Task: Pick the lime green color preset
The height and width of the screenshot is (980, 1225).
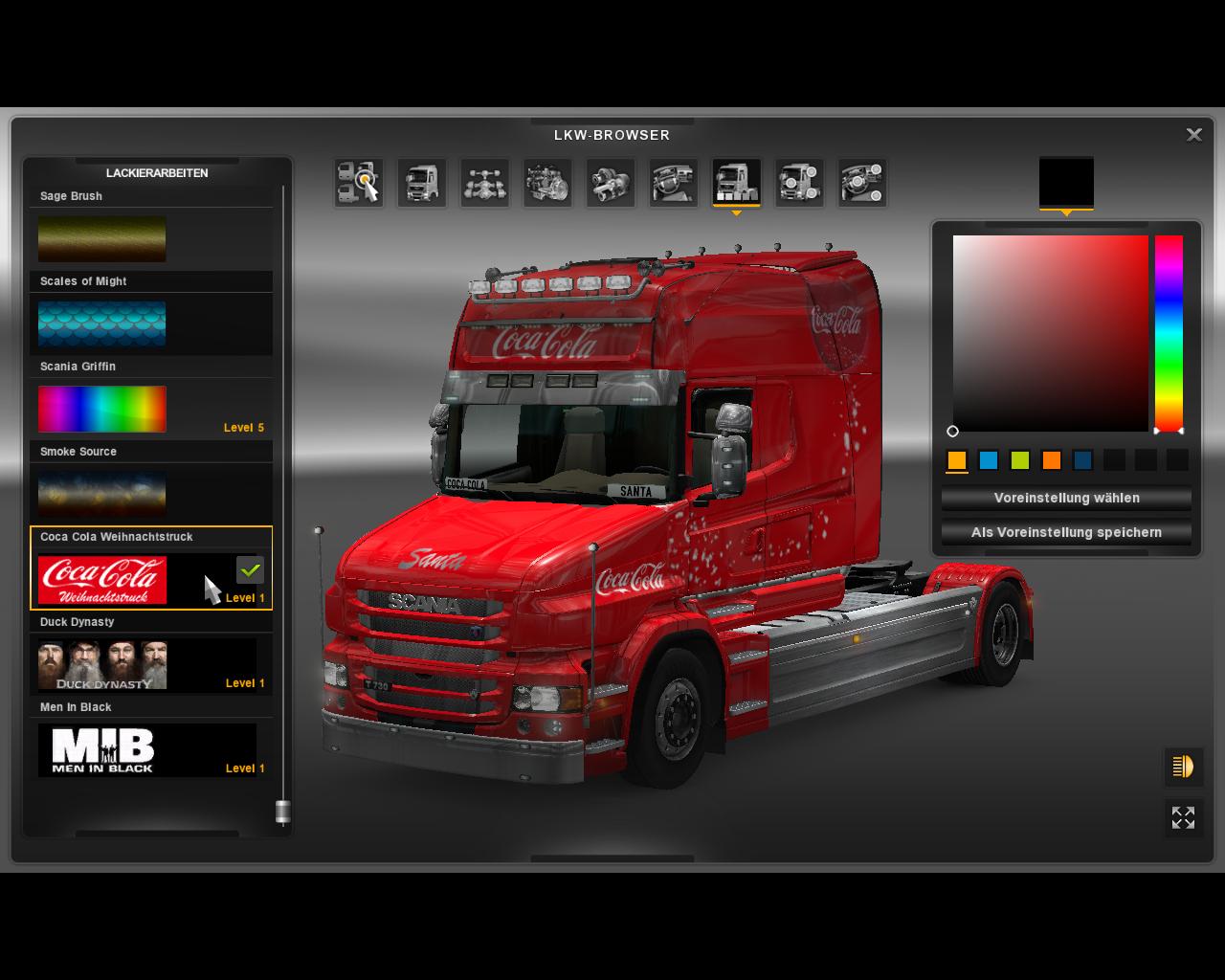Action: tap(1020, 460)
